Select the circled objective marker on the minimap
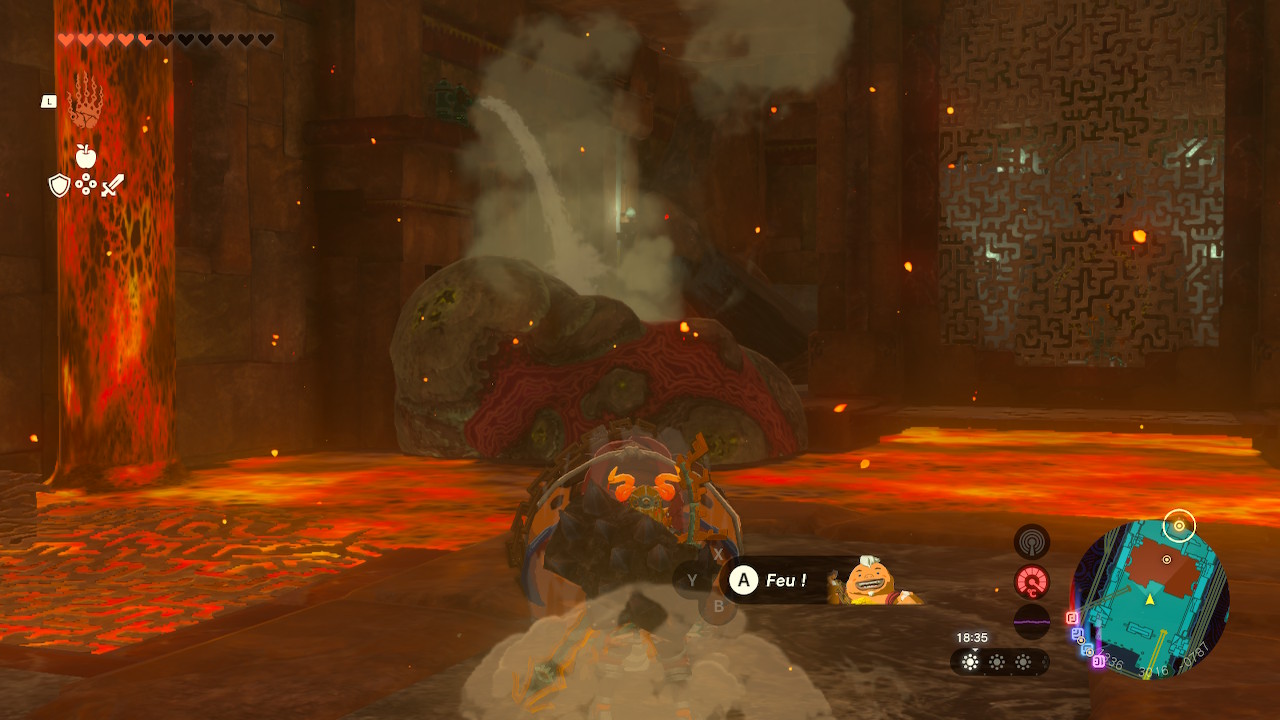 (1179, 525)
